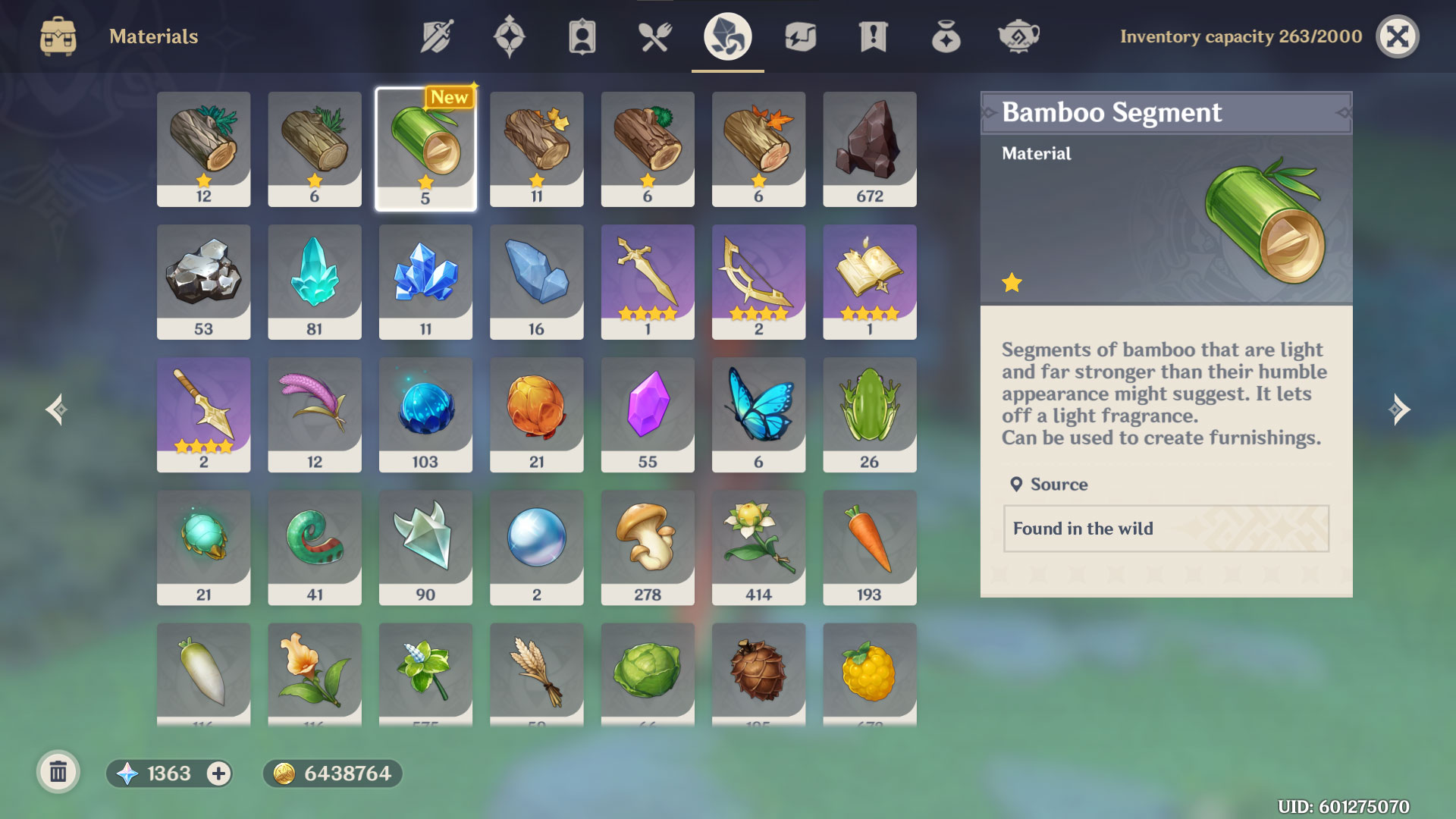Open the trash disposal icon

point(58,773)
